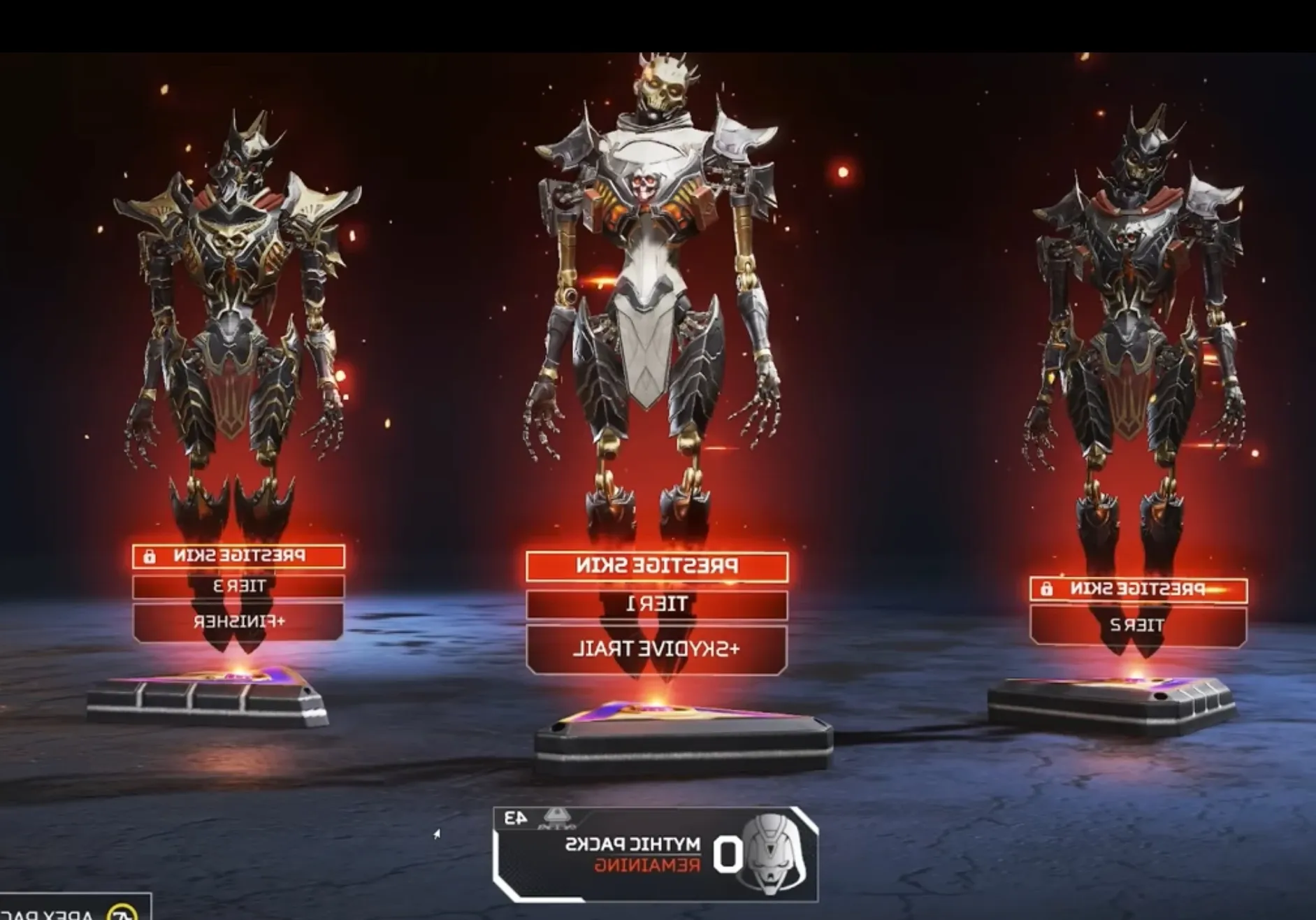Choose the +Skydive Trail reward label
Image resolution: width=1316 pixels, height=920 pixels.
[657, 649]
